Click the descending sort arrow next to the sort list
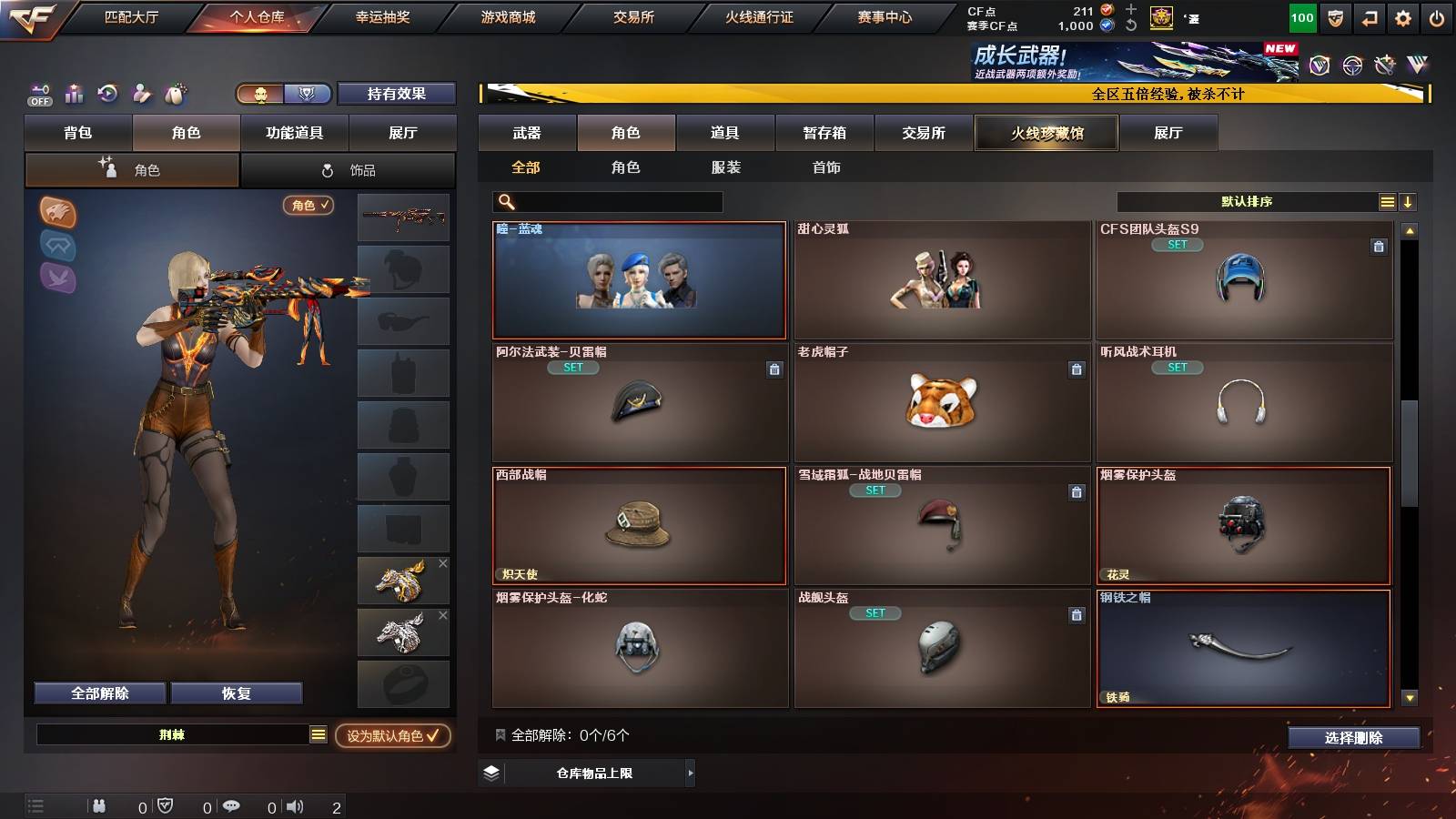The height and width of the screenshot is (819, 1456). point(1408,201)
